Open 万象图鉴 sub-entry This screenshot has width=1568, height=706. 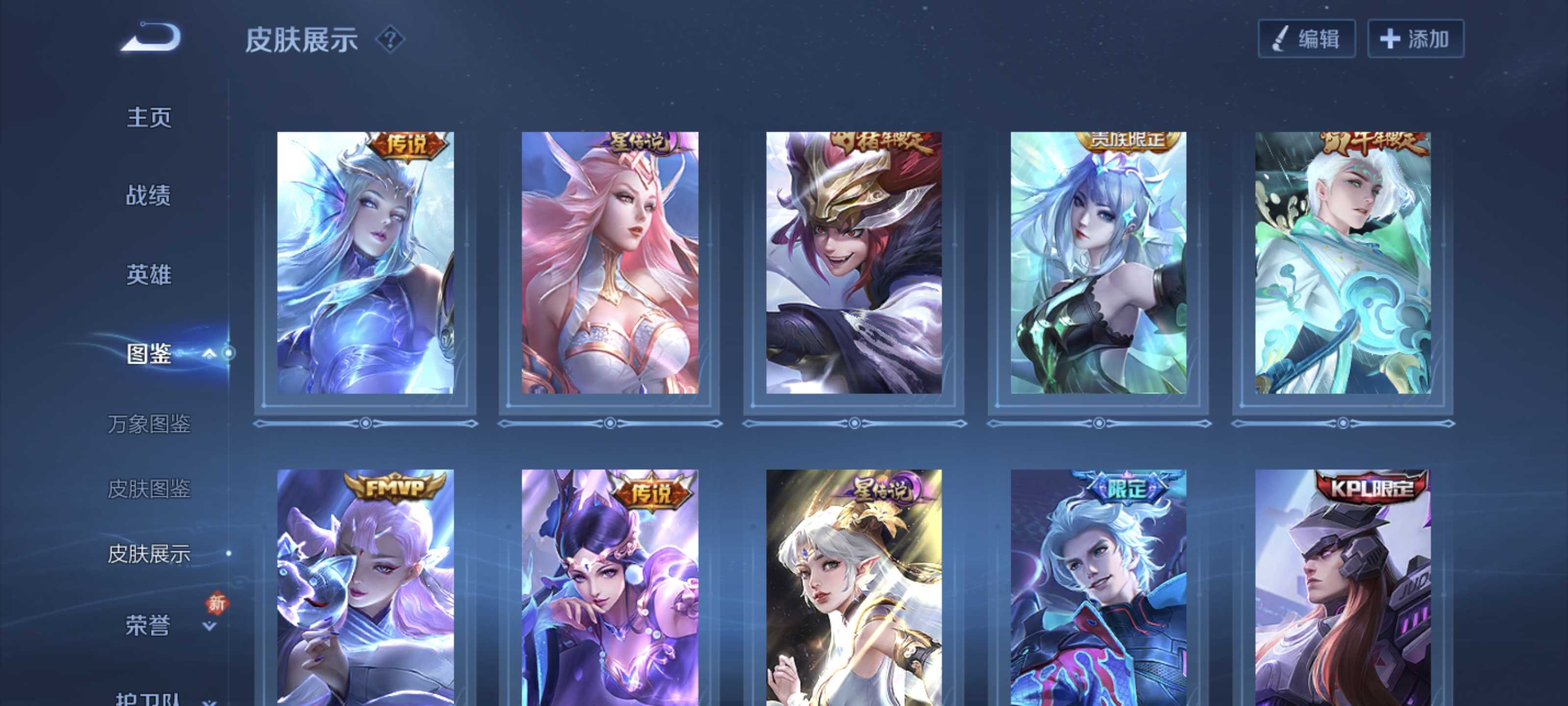tap(149, 424)
